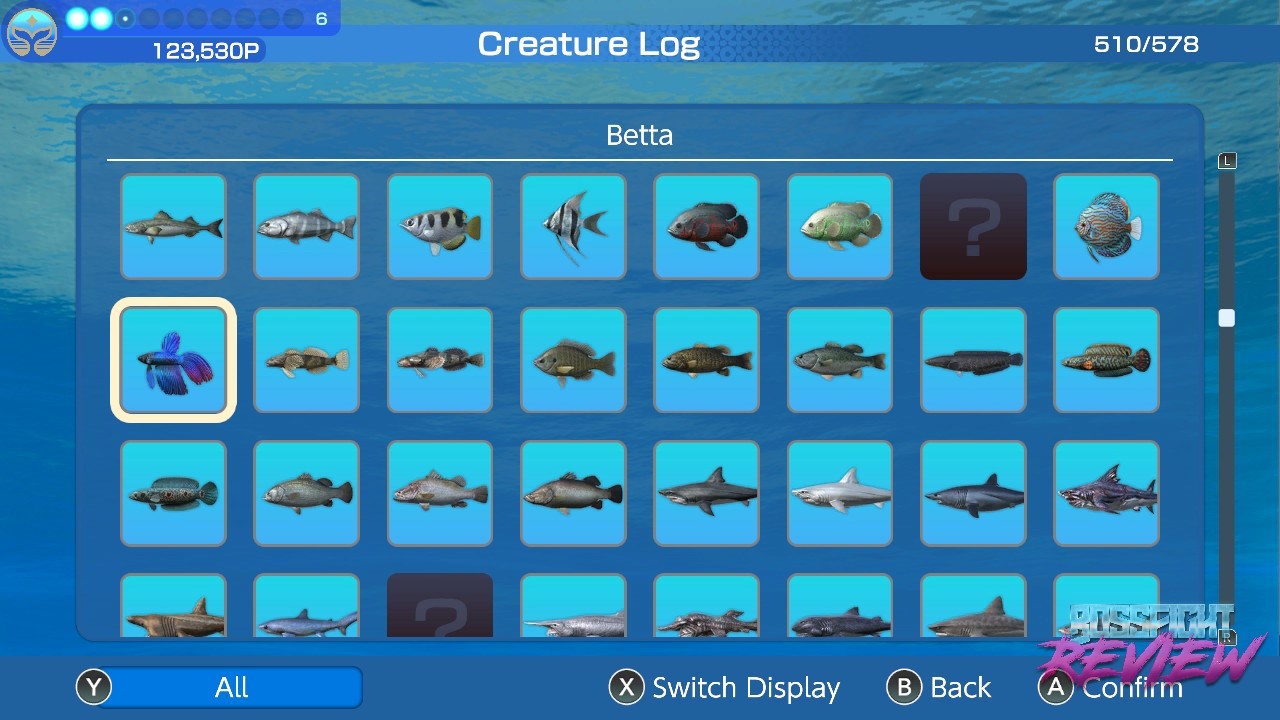This screenshot has width=1280, height=720.
Task: Confirm the selected creature
Action: tap(1112, 688)
